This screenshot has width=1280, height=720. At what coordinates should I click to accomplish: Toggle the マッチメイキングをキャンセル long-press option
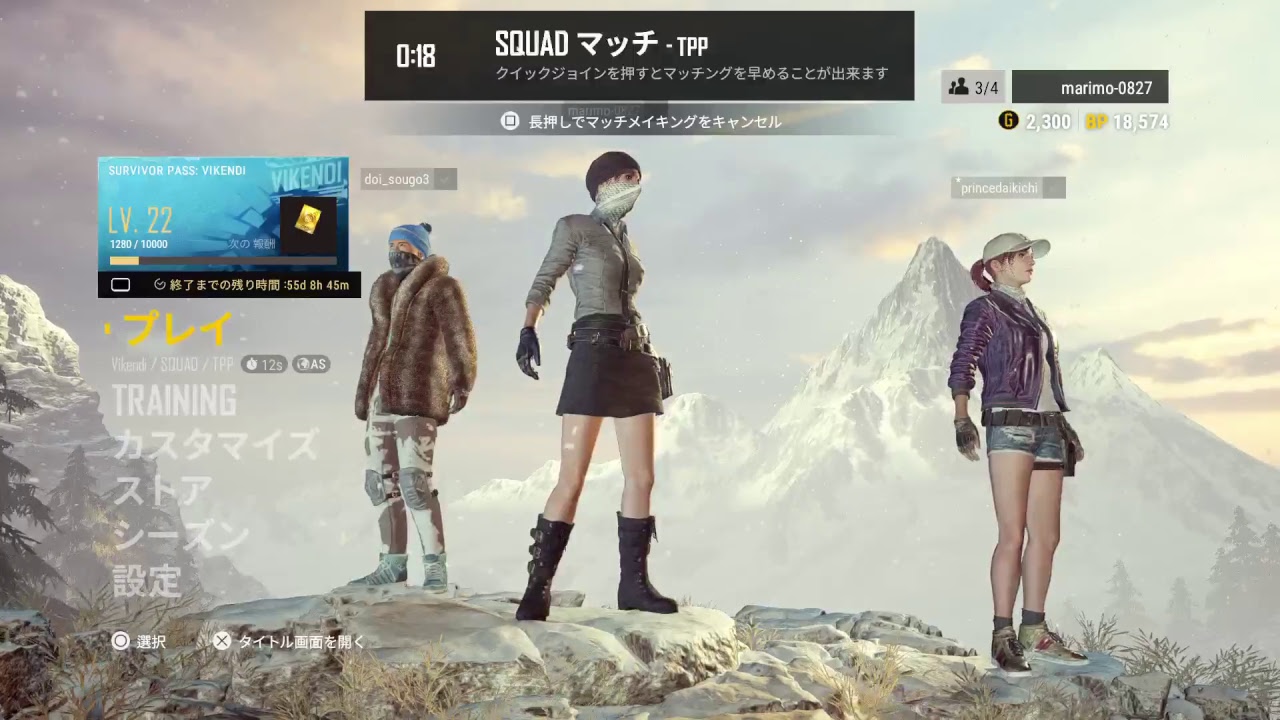[640, 122]
